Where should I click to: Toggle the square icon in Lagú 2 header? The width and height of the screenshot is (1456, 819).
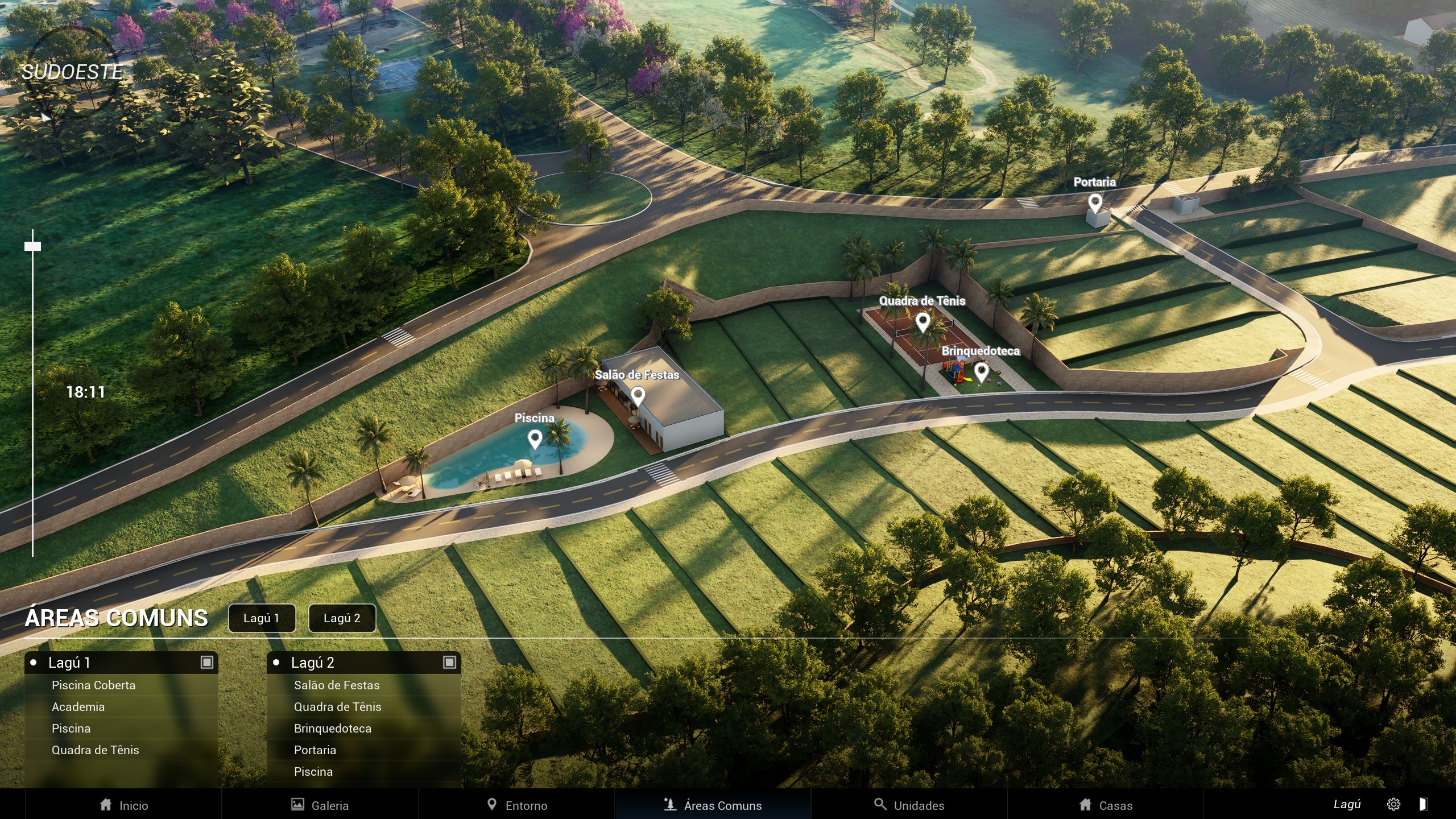(449, 662)
